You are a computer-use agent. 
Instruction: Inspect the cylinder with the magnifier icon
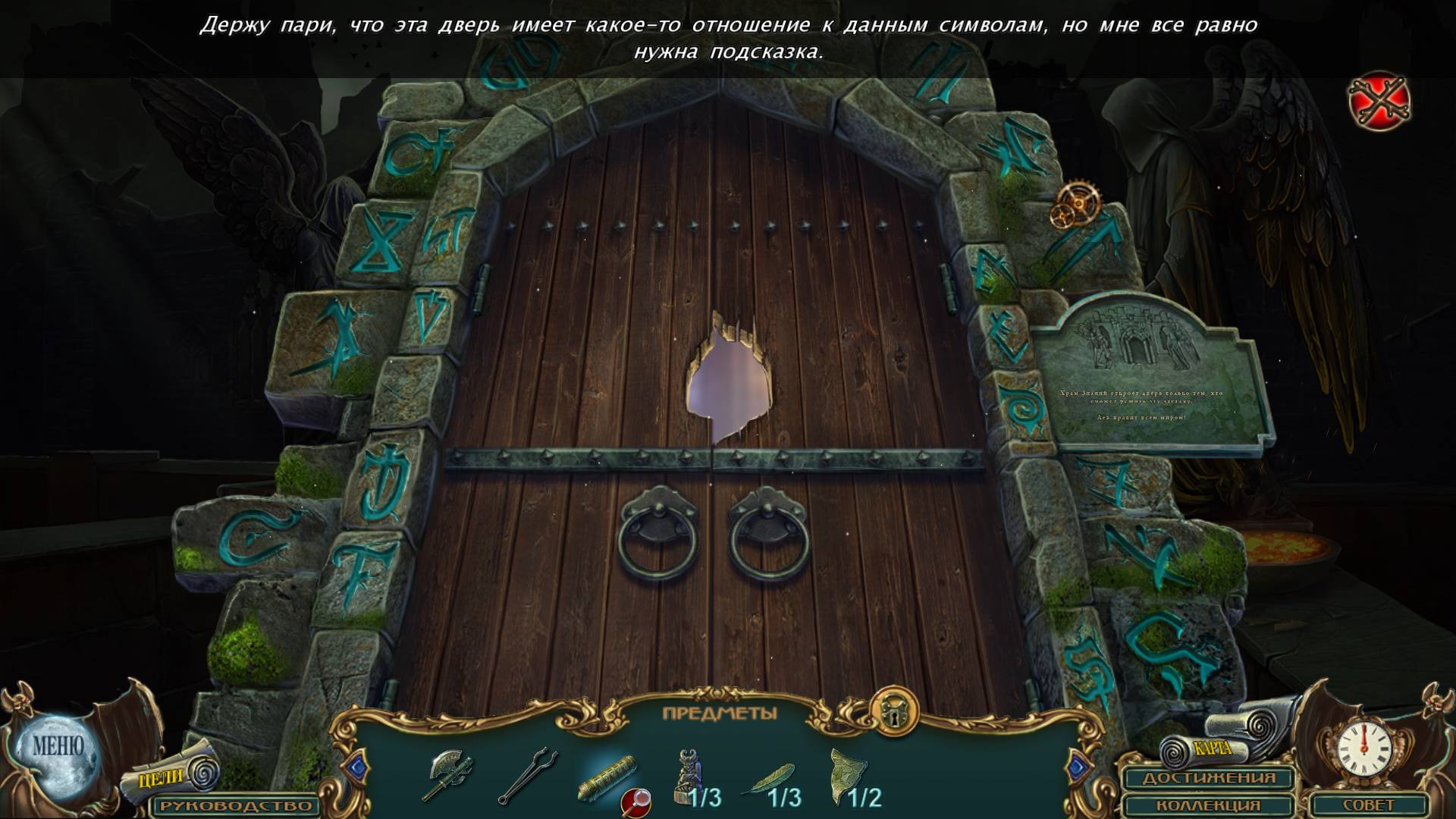click(635, 801)
